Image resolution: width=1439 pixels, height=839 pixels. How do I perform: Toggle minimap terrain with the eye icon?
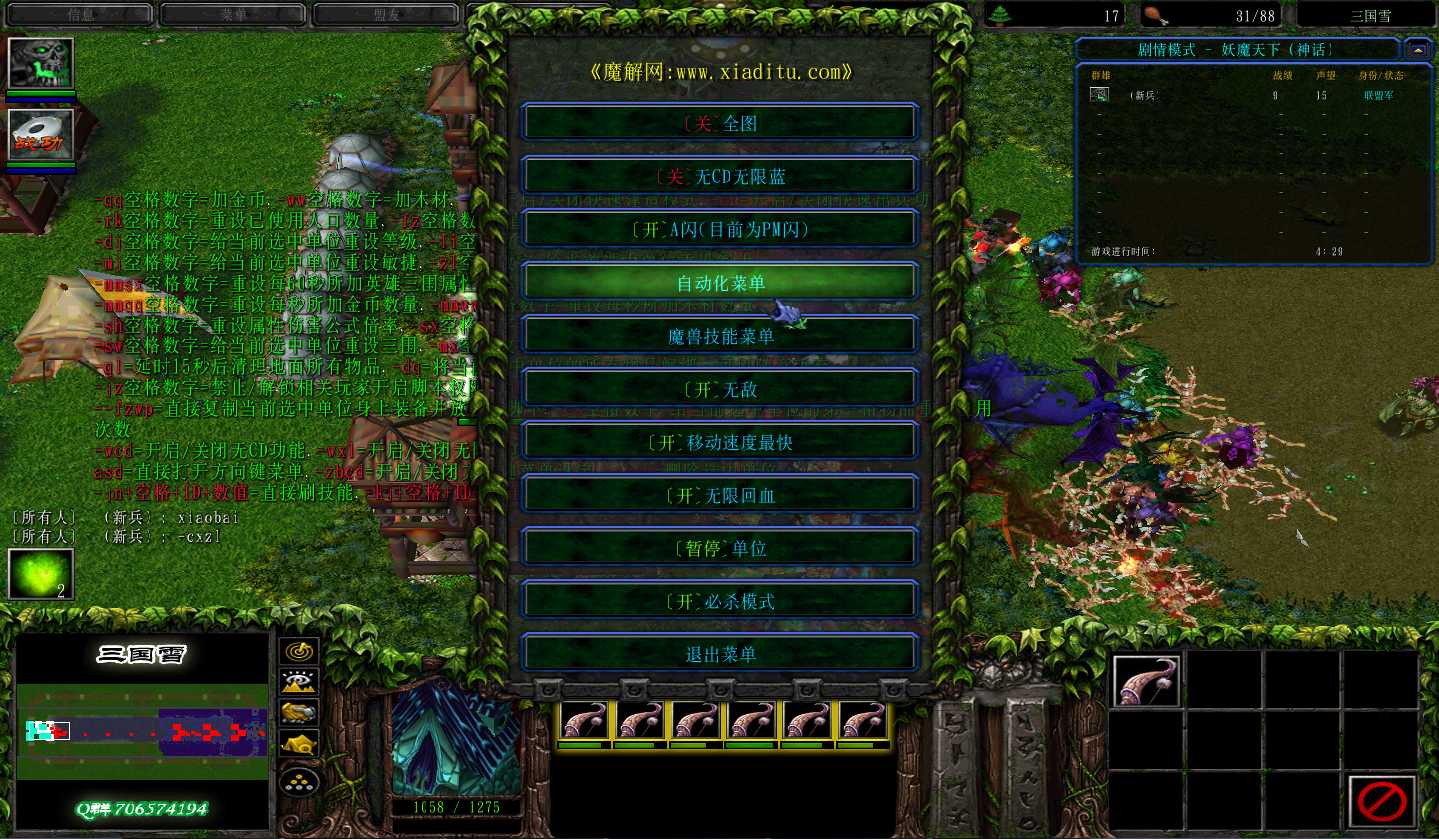(x=299, y=682)
